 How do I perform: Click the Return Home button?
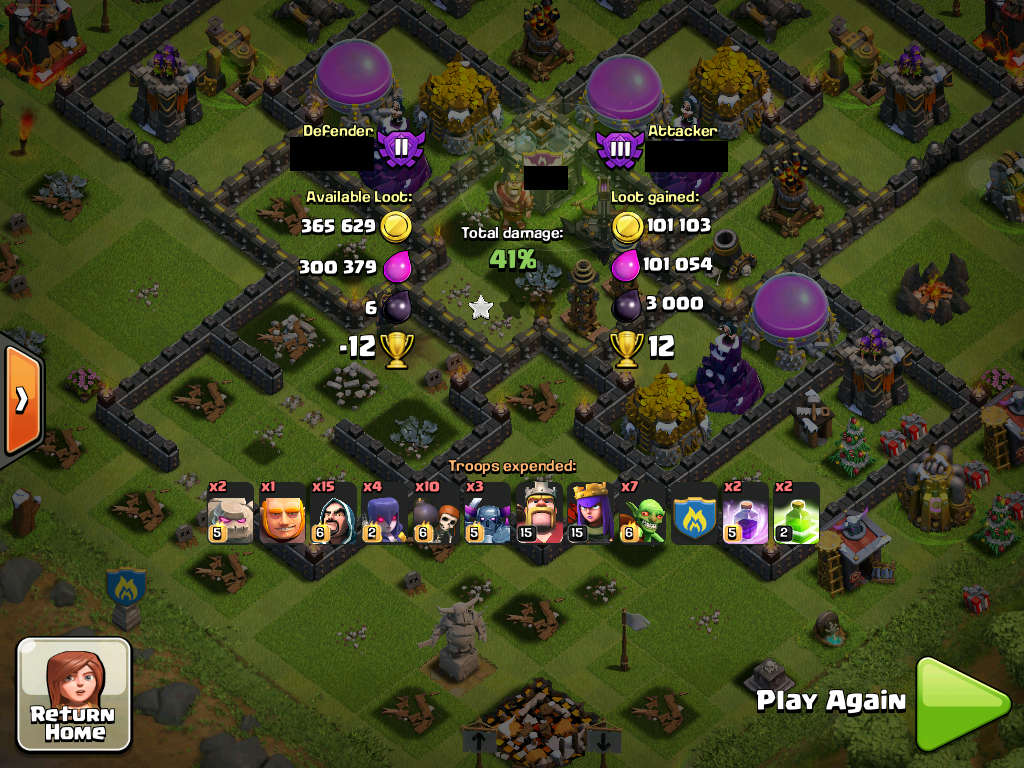coord(75,695)
